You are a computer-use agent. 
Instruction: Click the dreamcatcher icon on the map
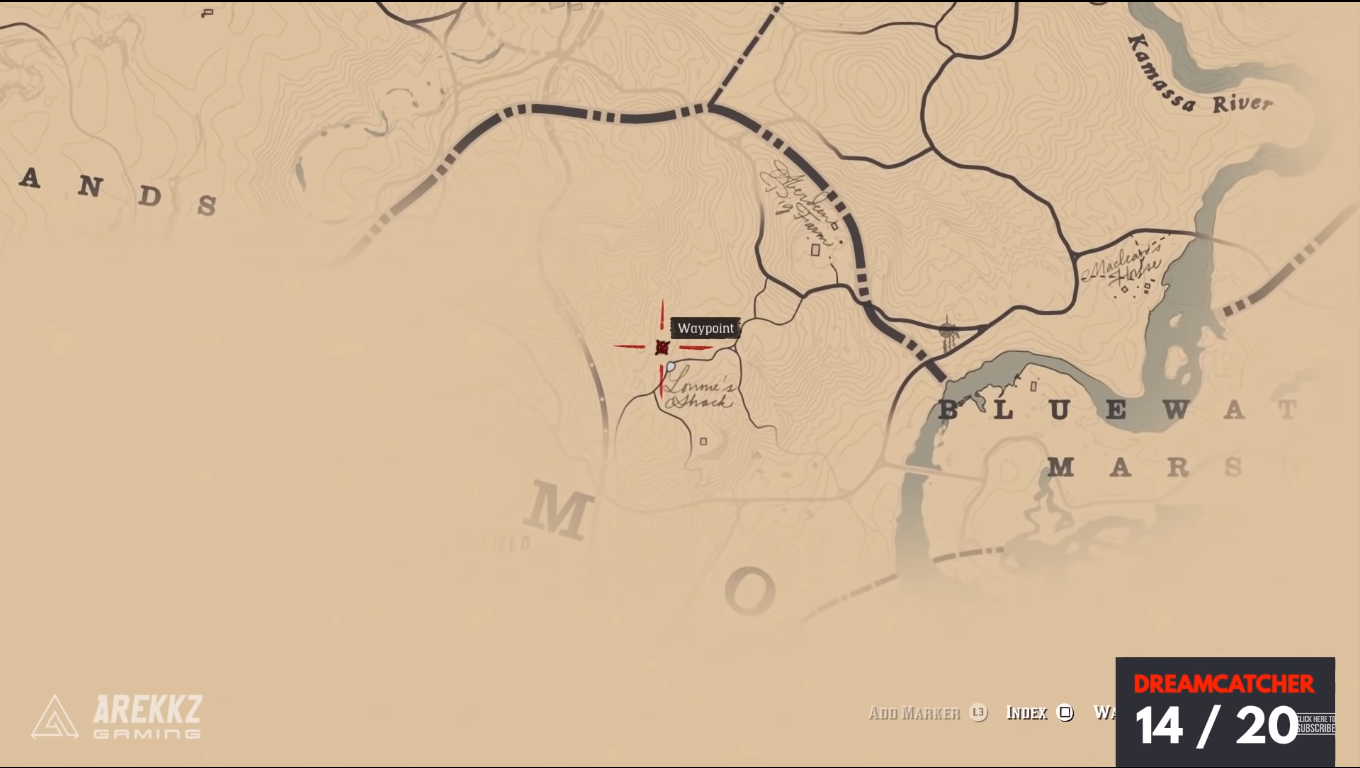click(x=948, y=332)
